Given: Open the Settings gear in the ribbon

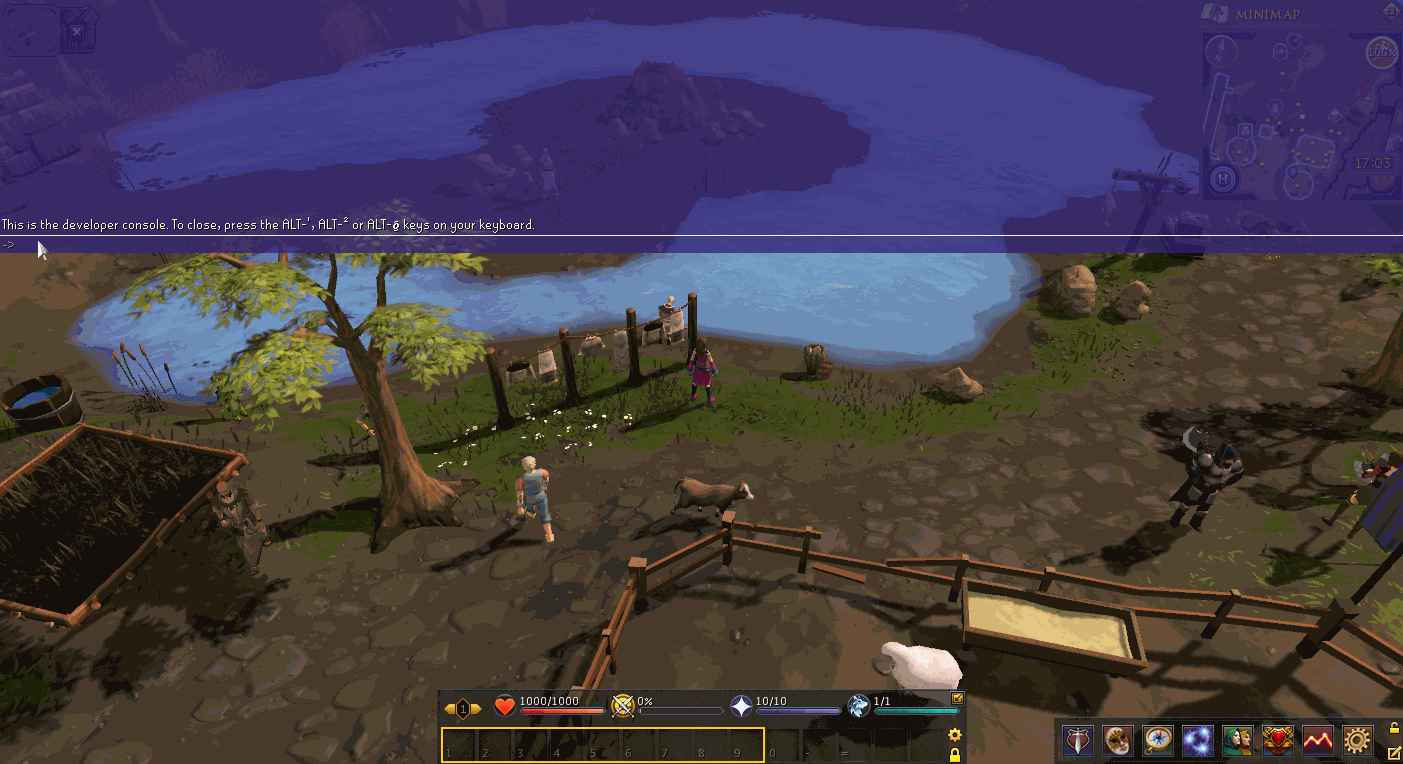Looking at the screenshot, I should pos(1358,741).
